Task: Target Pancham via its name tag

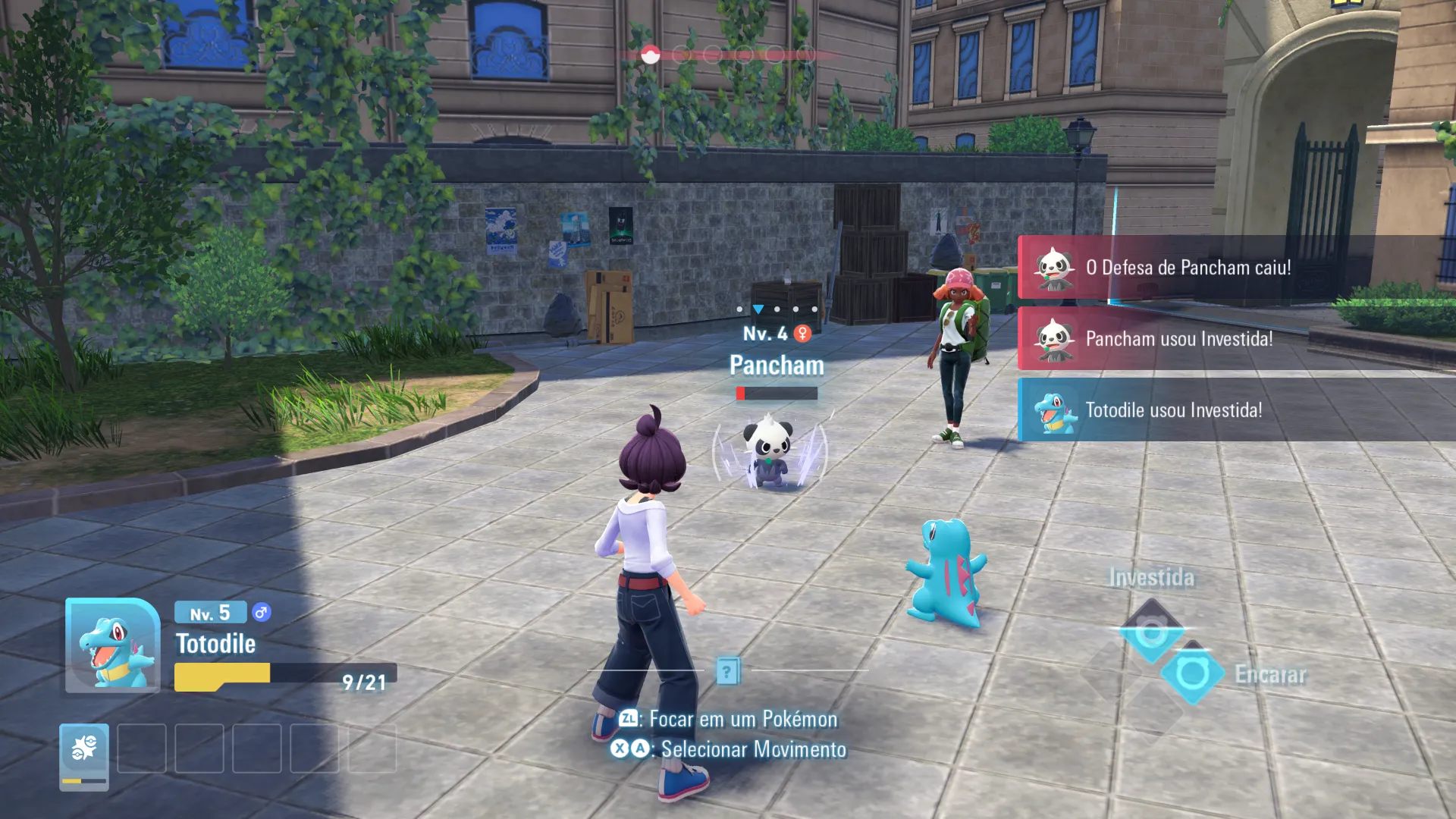Action: click(777, 366)
